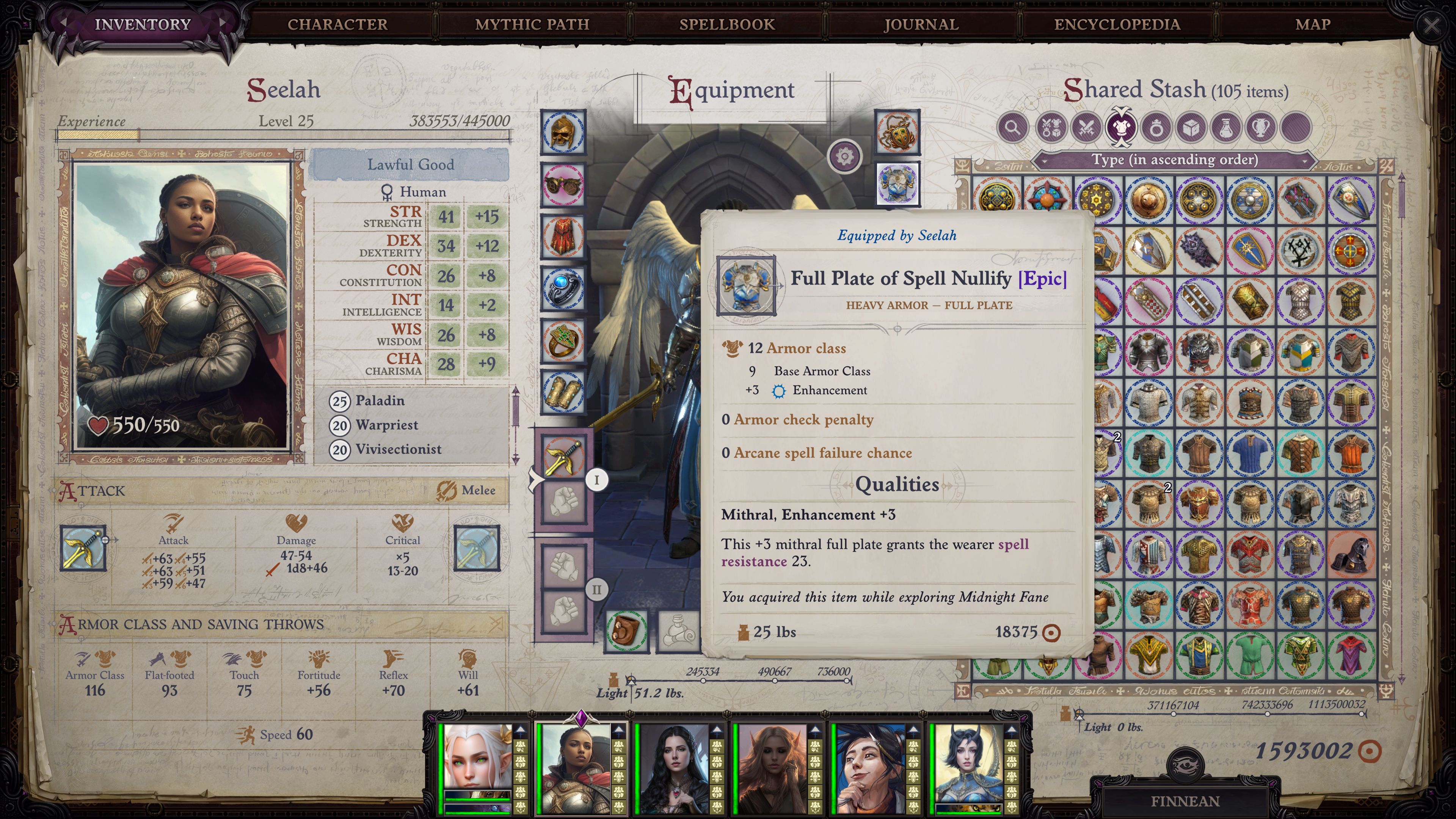Toggle the equipment visibility gear icon
1456x819 pixels.
pos(844,155)
